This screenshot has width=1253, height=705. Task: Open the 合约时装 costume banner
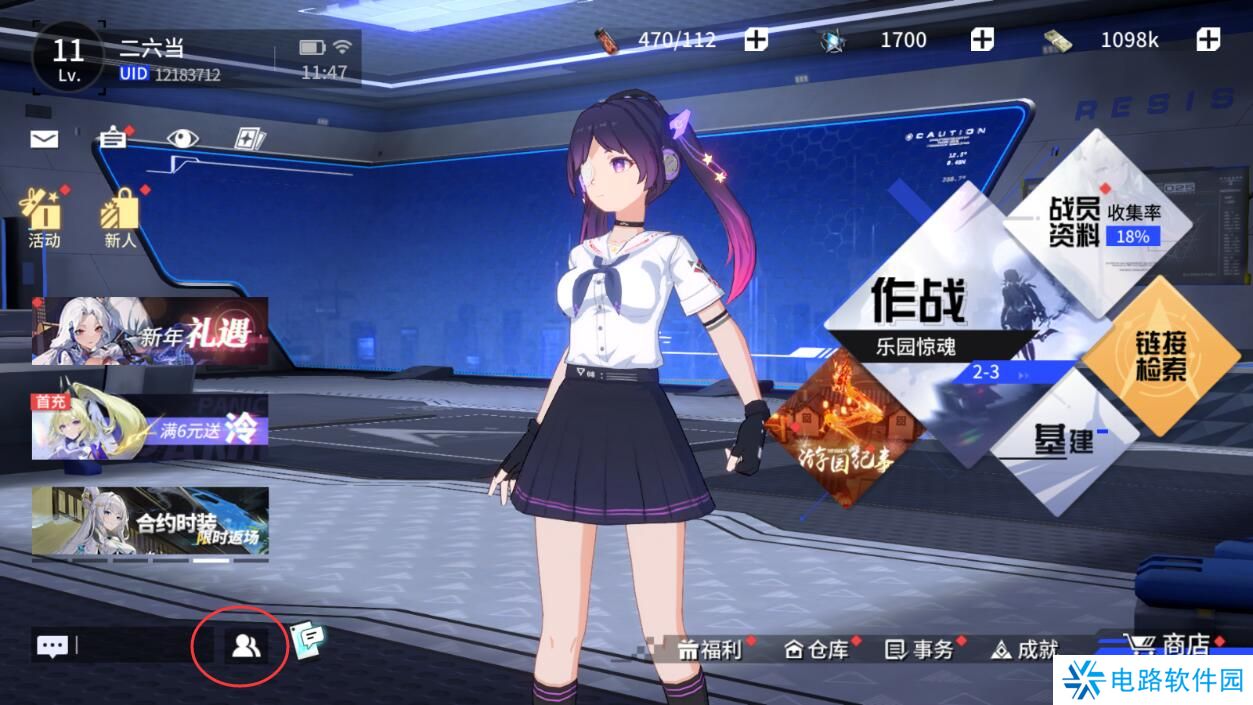click(150, 520)
